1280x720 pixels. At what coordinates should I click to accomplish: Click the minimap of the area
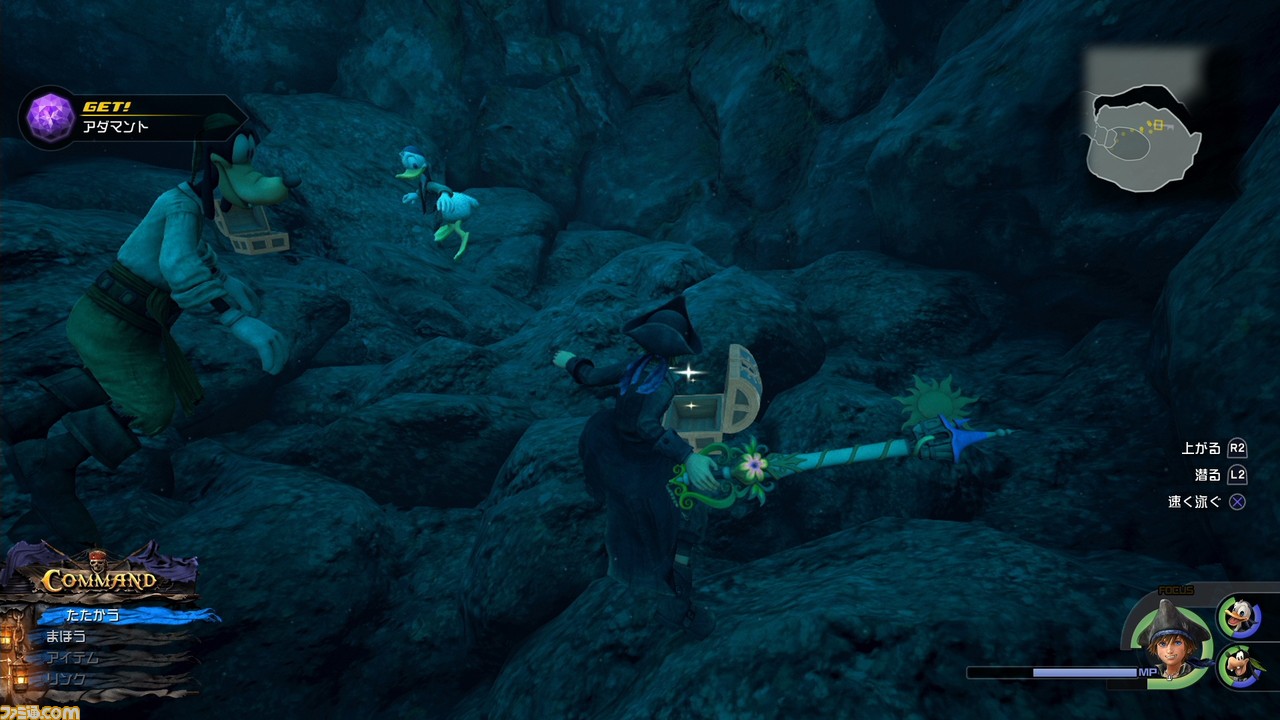[x=1145, y=137]
